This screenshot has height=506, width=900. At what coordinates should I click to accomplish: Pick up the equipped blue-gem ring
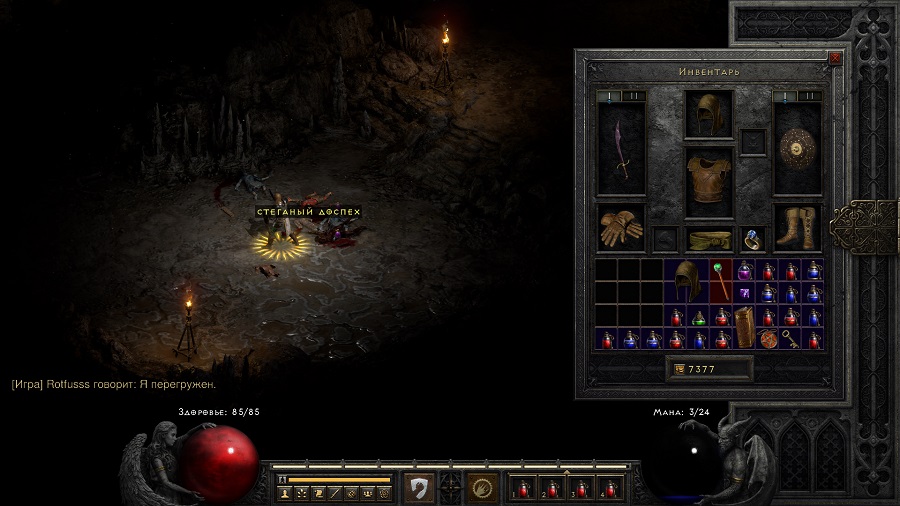click(752, 240)
